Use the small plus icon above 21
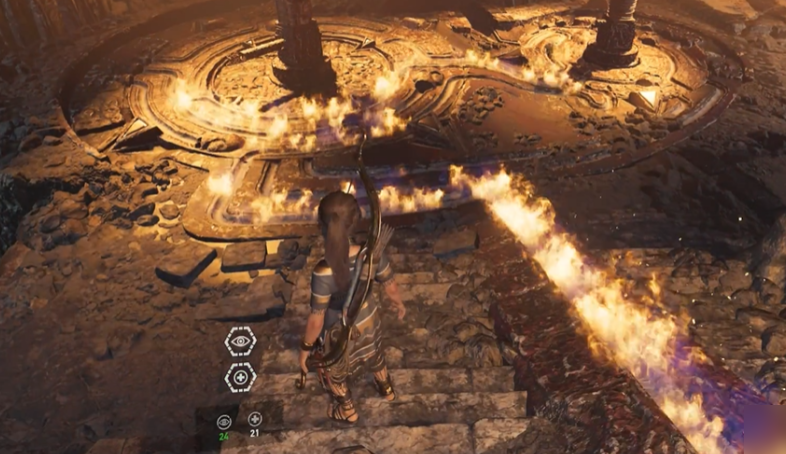The width and height of the screenshot is (786, 454). tap(255, 419)
